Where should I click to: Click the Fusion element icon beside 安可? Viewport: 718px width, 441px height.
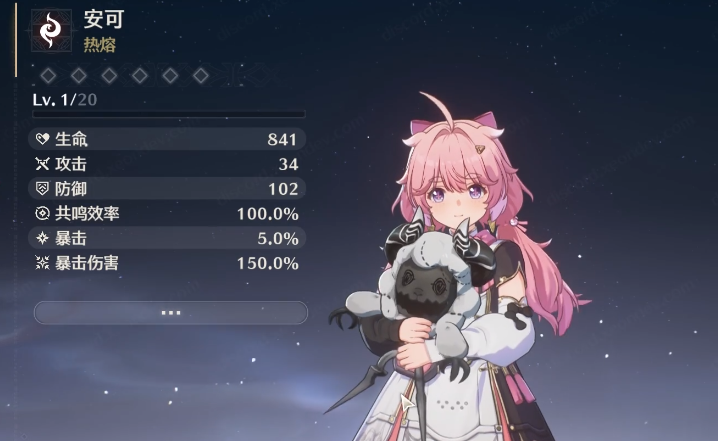pos(51,32)
